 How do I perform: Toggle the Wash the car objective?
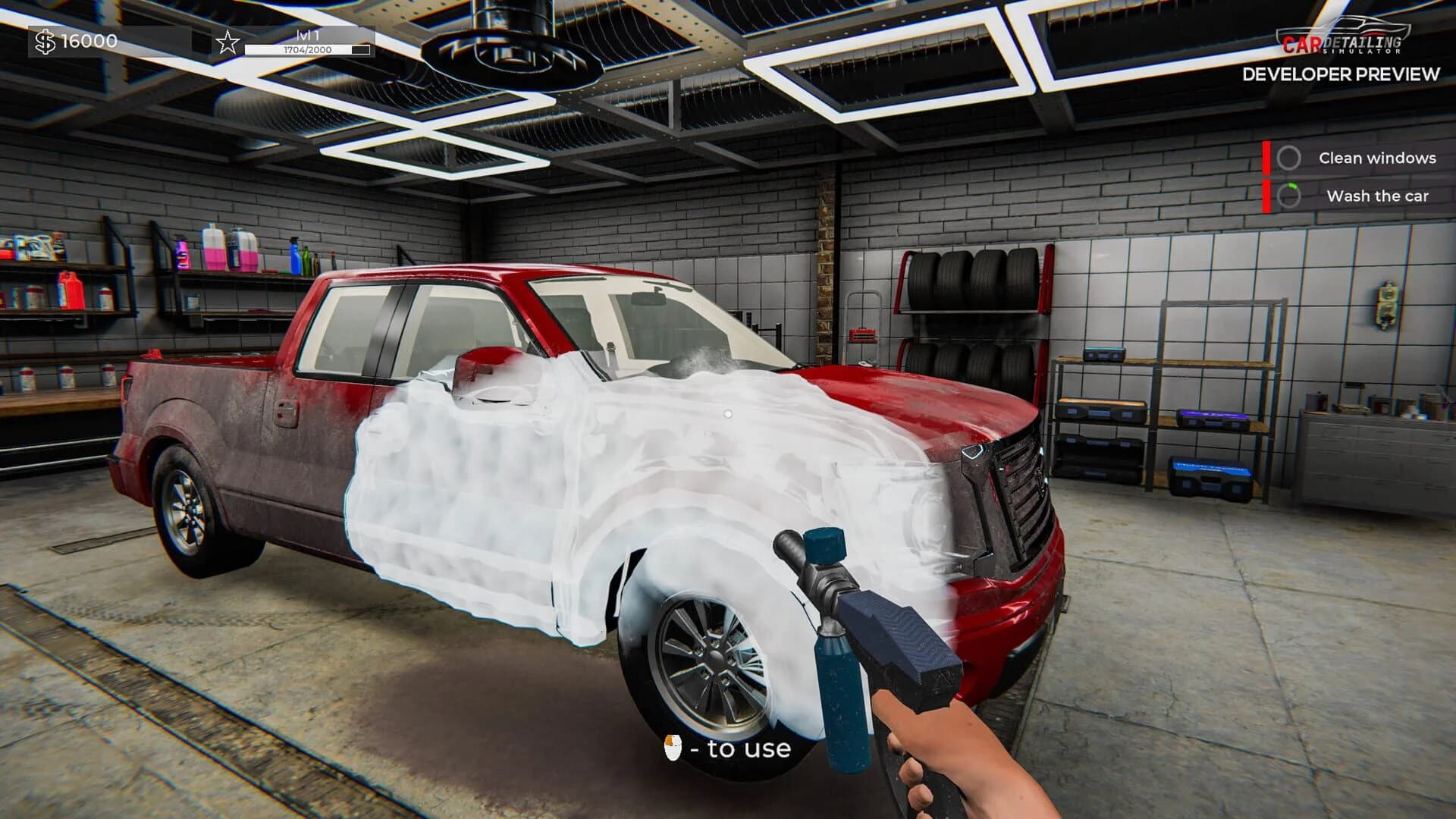1357,196
